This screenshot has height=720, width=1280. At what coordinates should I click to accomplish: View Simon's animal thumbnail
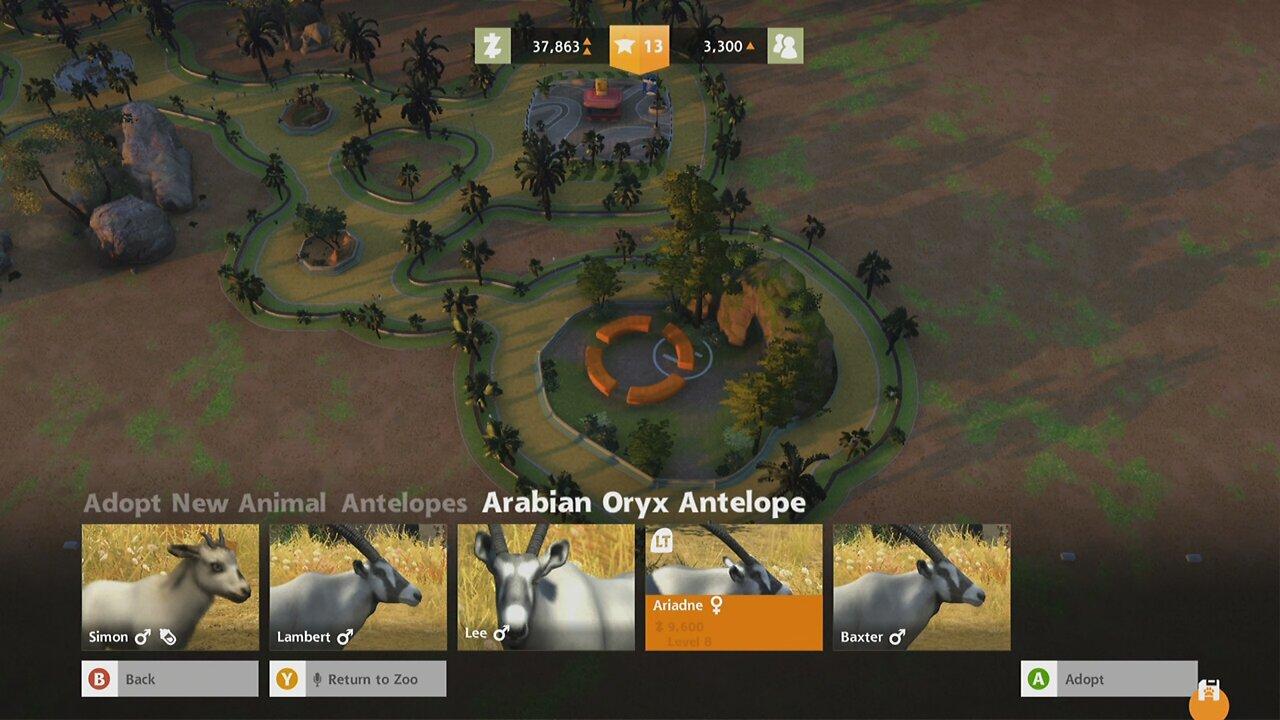[x=169, y=585]
